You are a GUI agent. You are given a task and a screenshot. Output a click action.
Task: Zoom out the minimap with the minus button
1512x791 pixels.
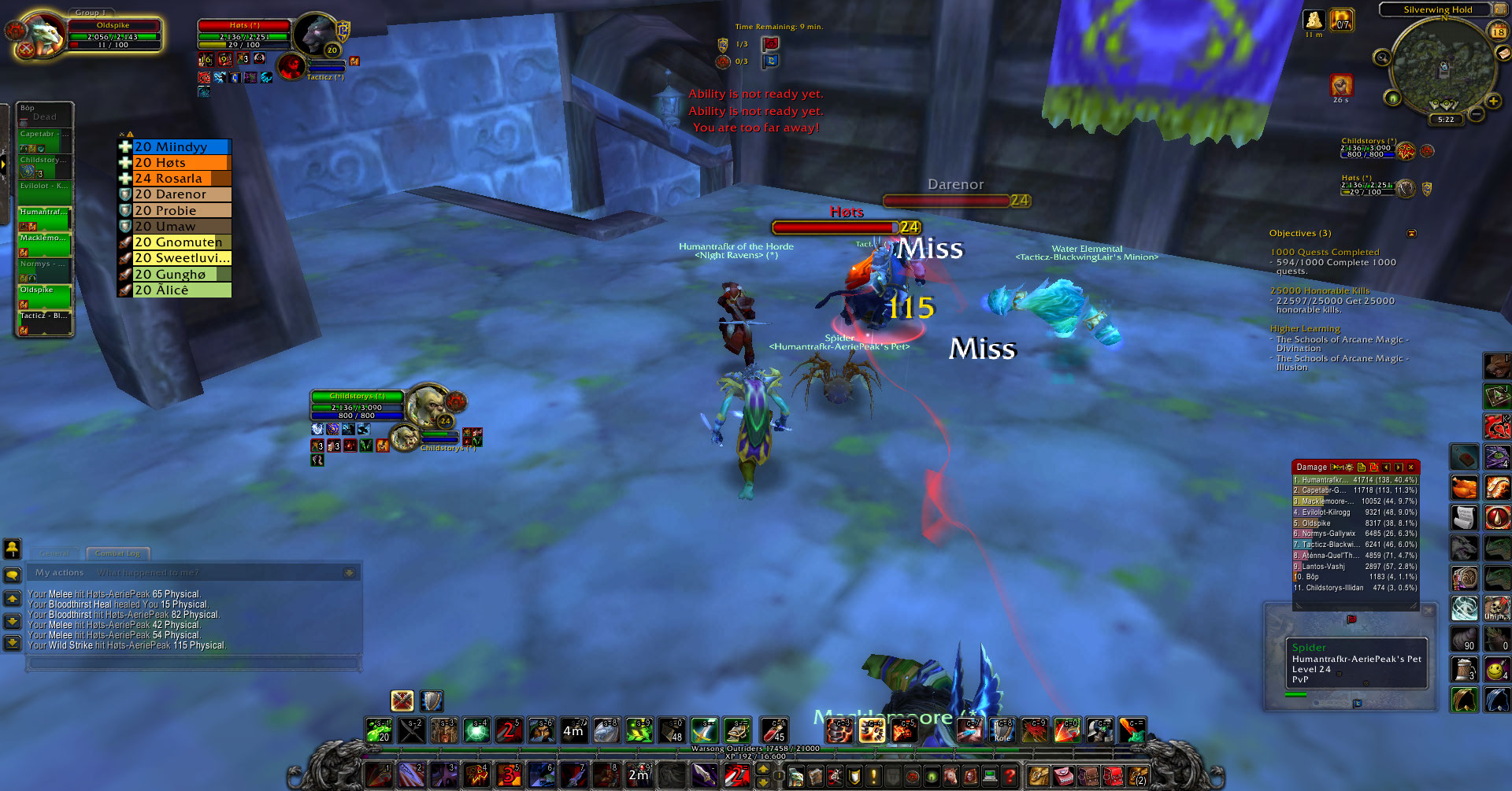(x=1477, y=114)
